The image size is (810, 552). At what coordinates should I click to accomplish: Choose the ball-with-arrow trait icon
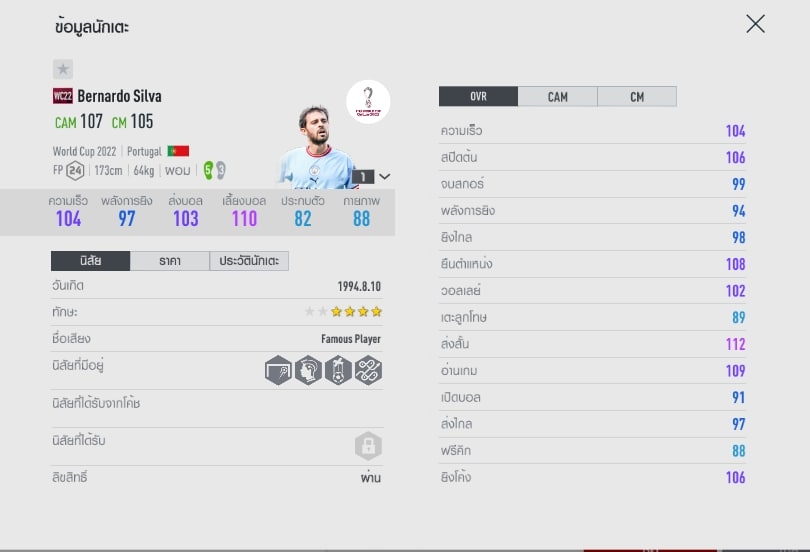338,370
